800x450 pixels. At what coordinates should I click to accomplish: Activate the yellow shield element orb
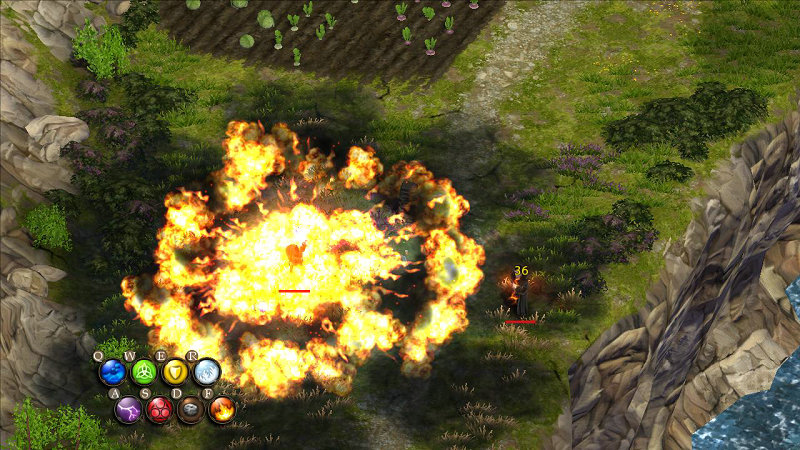click(175, 373)
